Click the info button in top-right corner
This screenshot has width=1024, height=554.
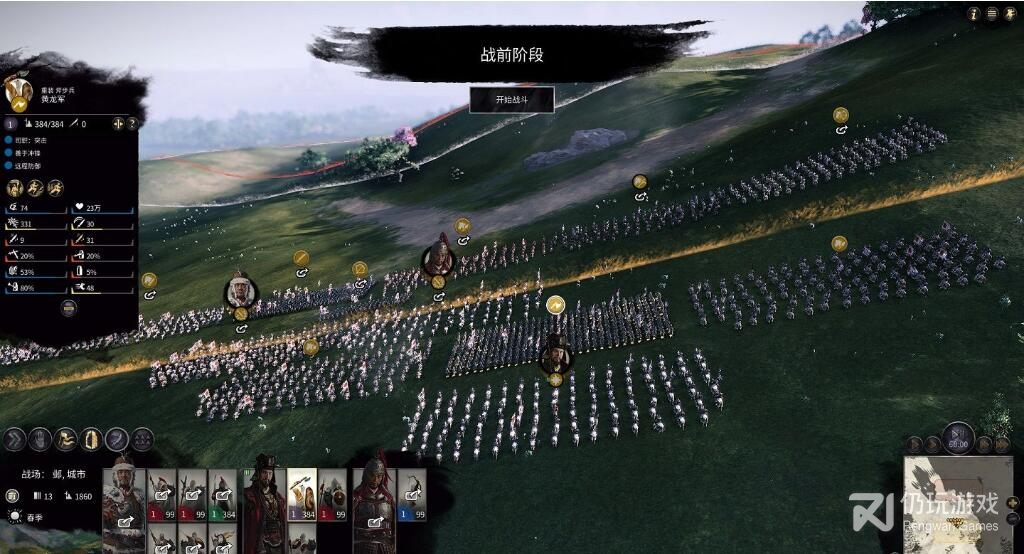pos(973,14)
